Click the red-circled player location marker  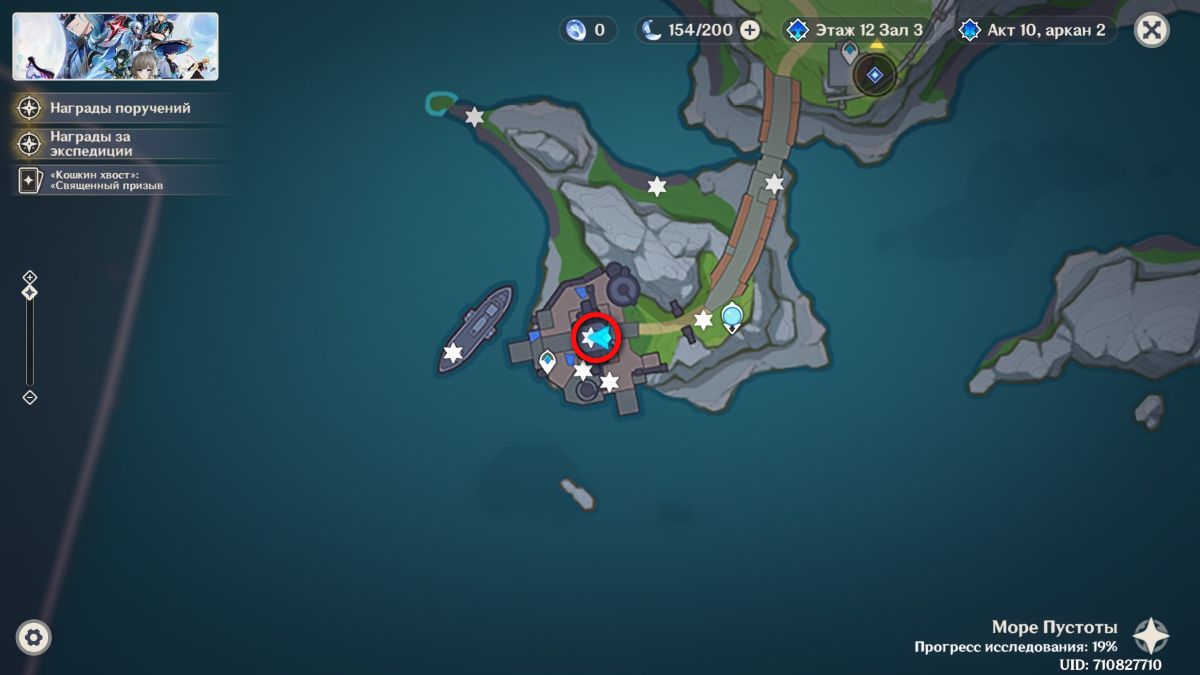click(597, 339)
